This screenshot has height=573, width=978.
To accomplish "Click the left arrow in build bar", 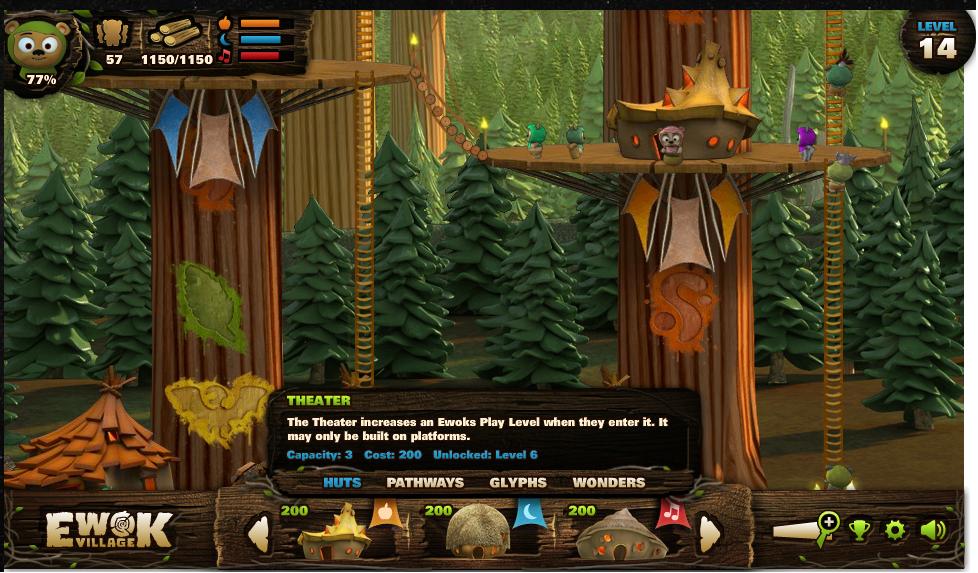I will (x=259, y=533).
